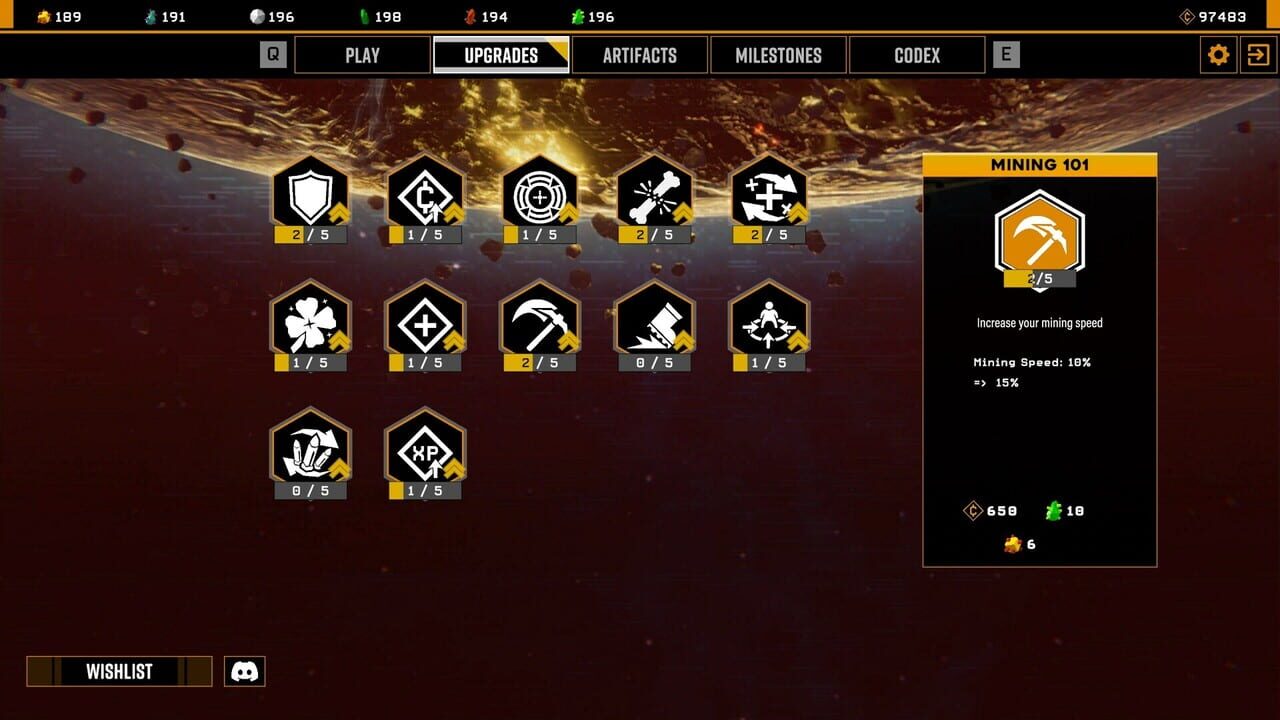The width and height of the screenshot is (1280, 720).
Task: Switch to the CODEX tab
Action: click(x=916, y=55)
